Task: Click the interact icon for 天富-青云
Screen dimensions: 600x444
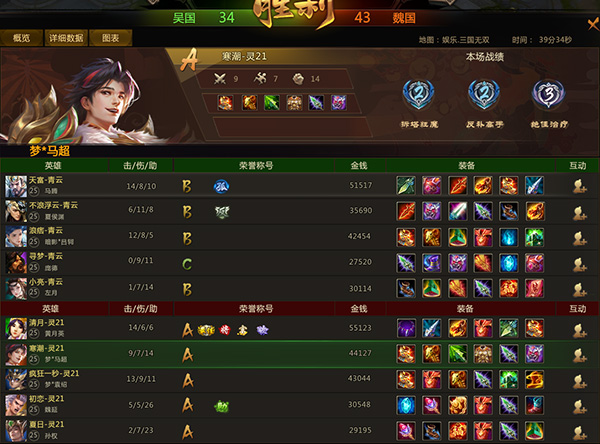Action: click(578, 186)
